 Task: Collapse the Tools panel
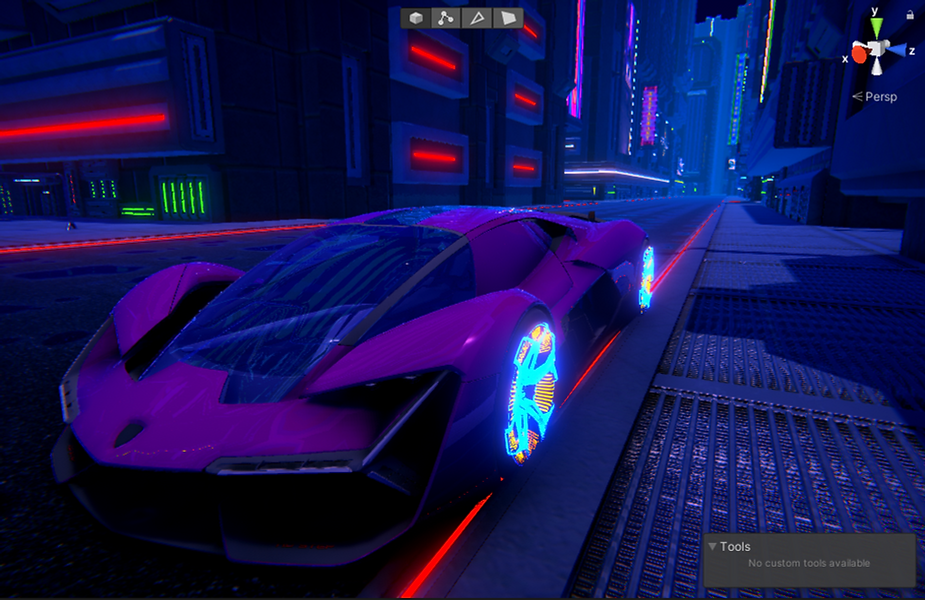coord(712,547)
